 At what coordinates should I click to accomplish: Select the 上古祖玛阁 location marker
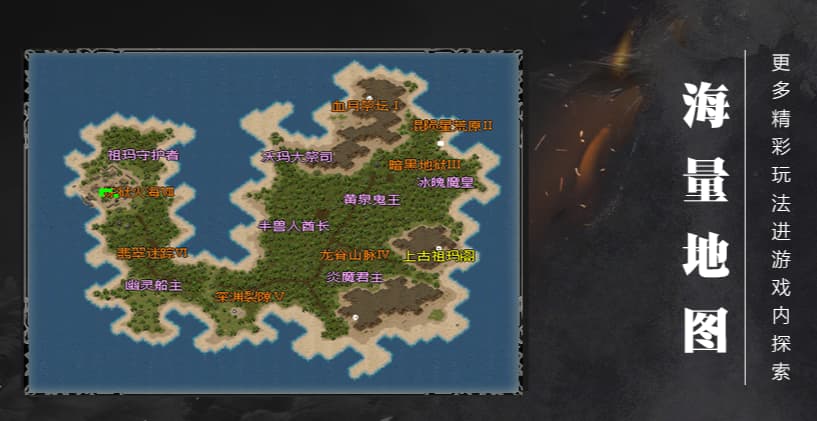(439, 256)
